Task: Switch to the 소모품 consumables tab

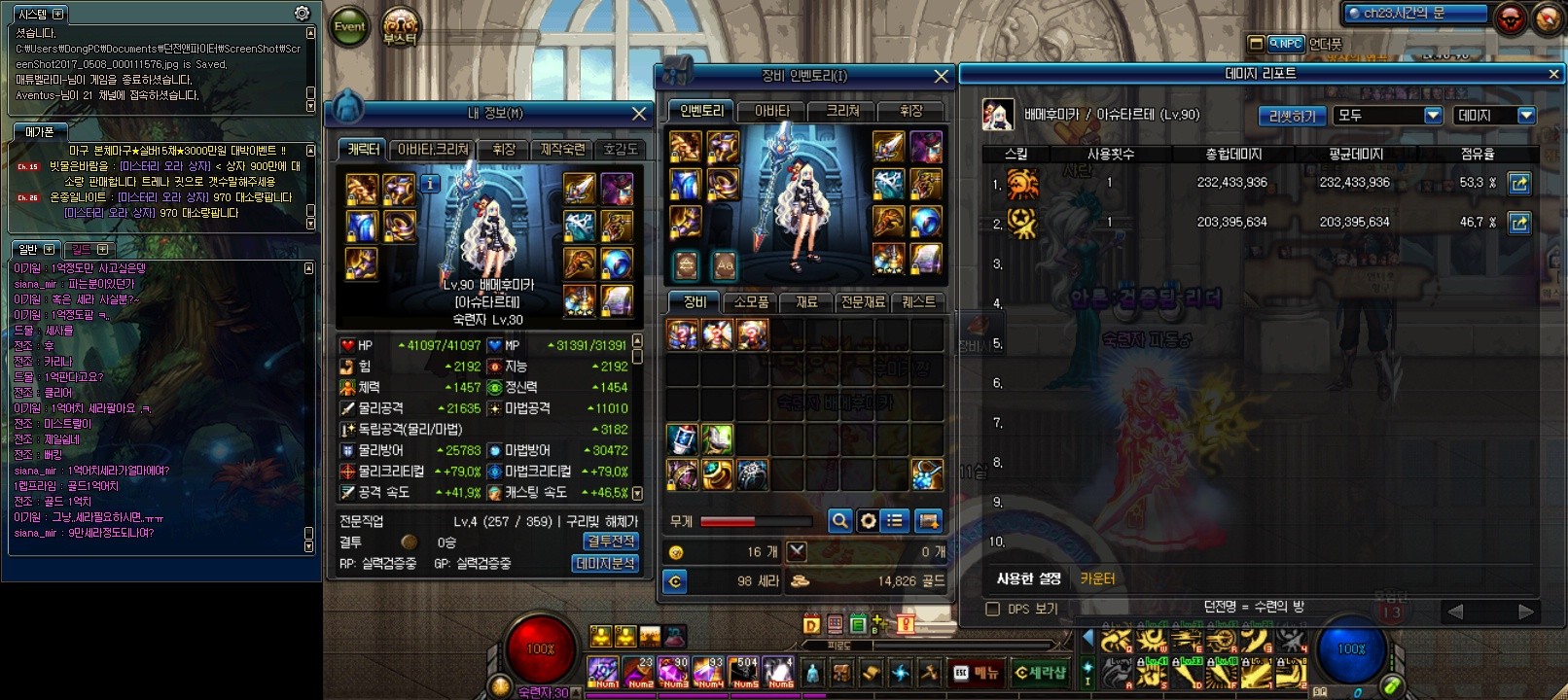Action: pyautogui.click(x=751, y=302)
